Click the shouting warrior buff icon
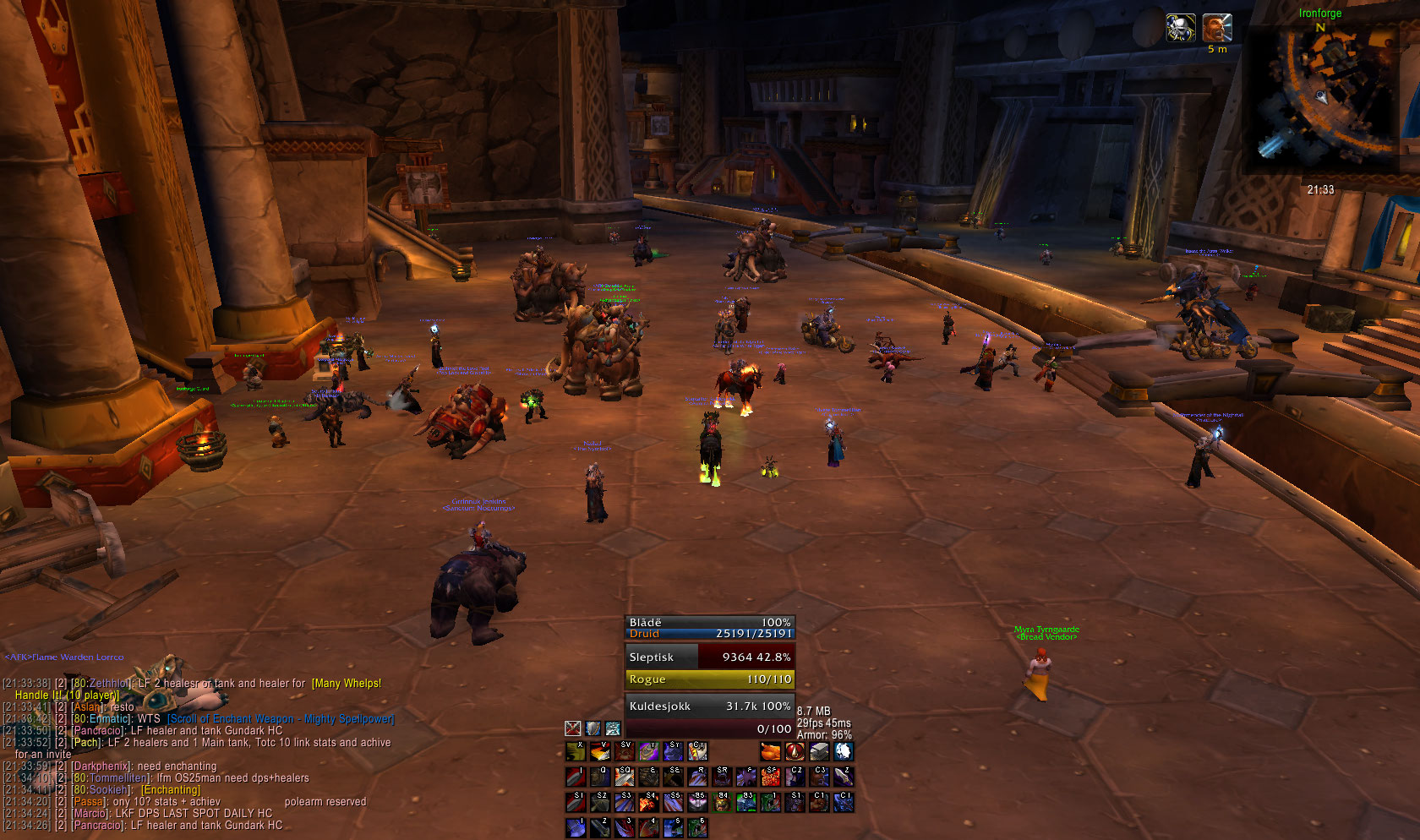The width and height of the screenshot is (1420, 840). [x=1217, y=27]
